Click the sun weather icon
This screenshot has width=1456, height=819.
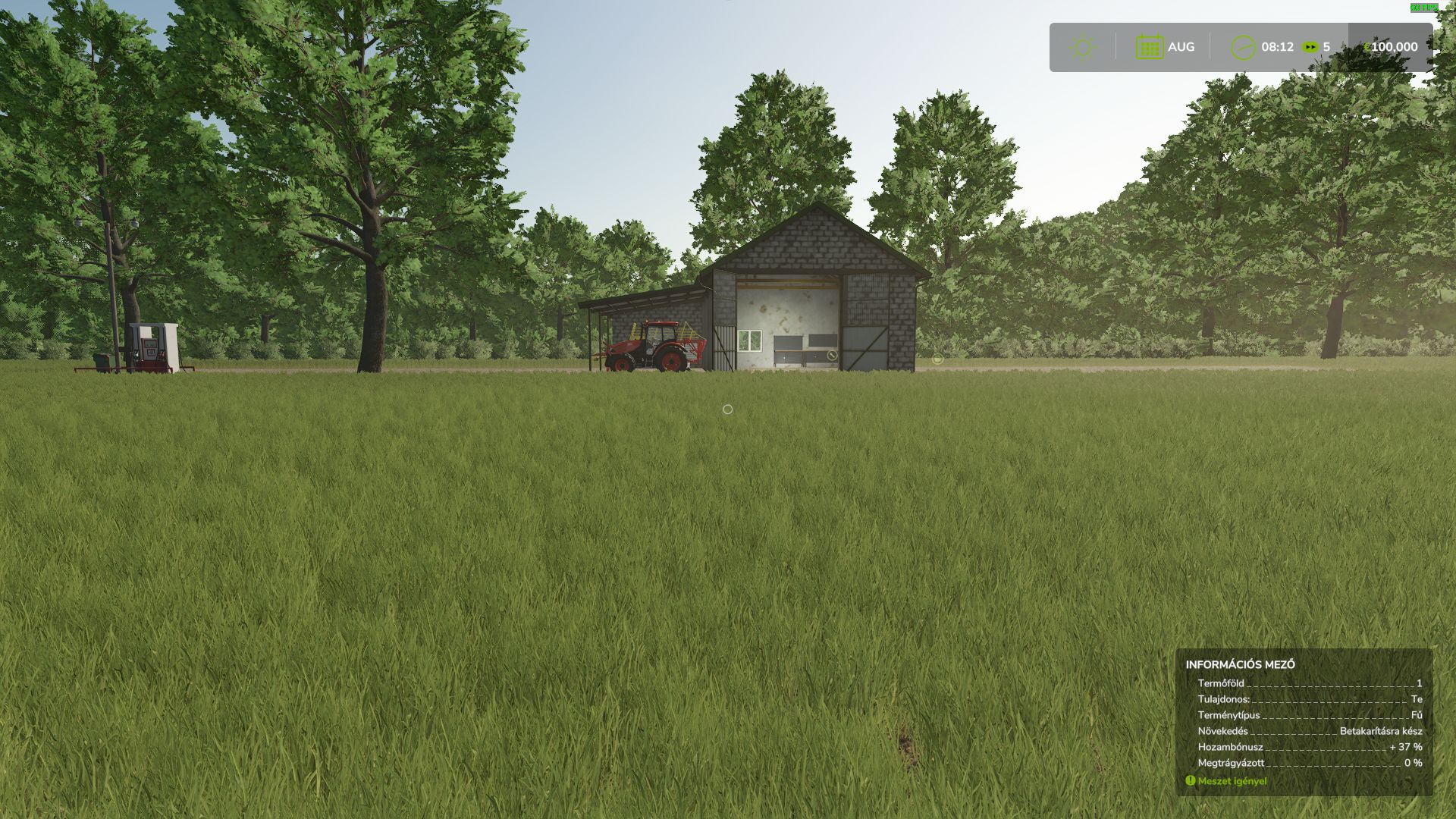tap(1082, 47)
